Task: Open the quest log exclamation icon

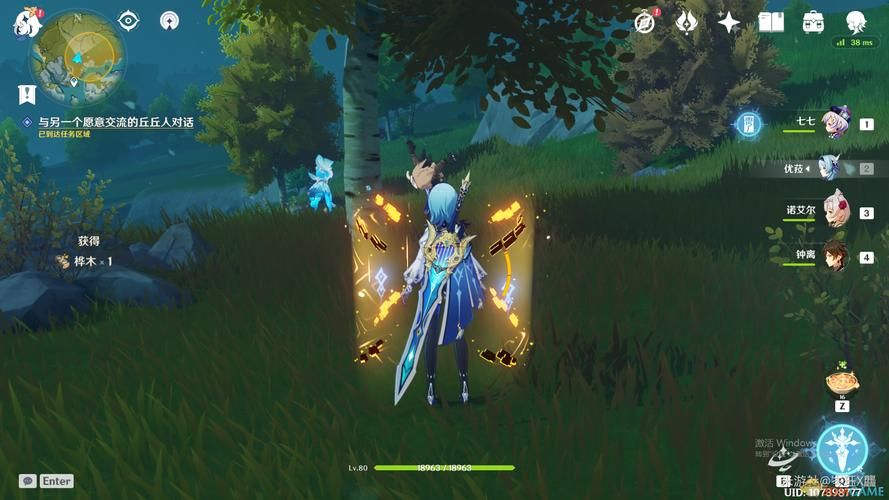Action: tap(27, 94)
